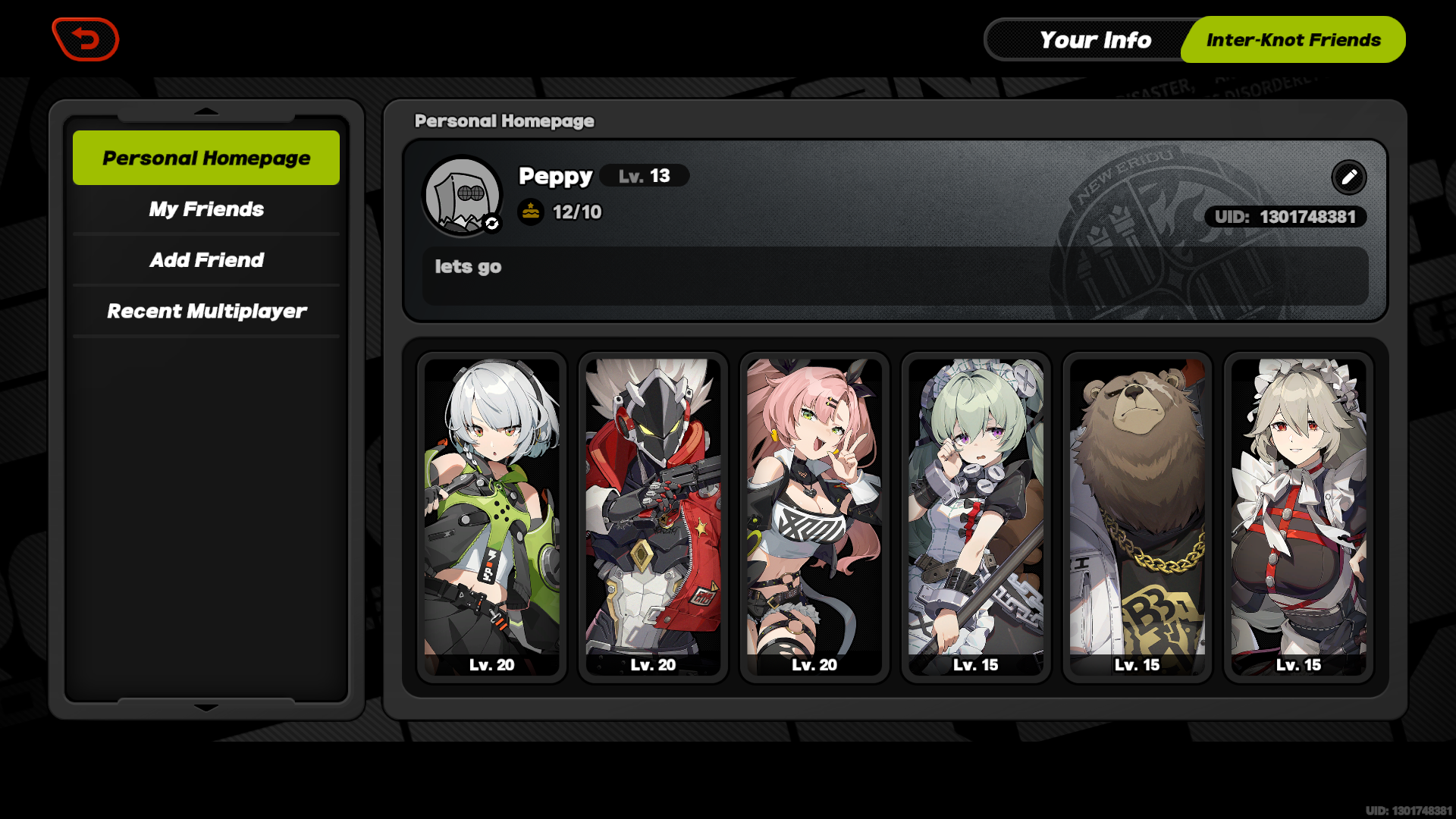The image size is (1456, 819).
Task: Click the Personal Homepage section header
Action: (503, 121)
